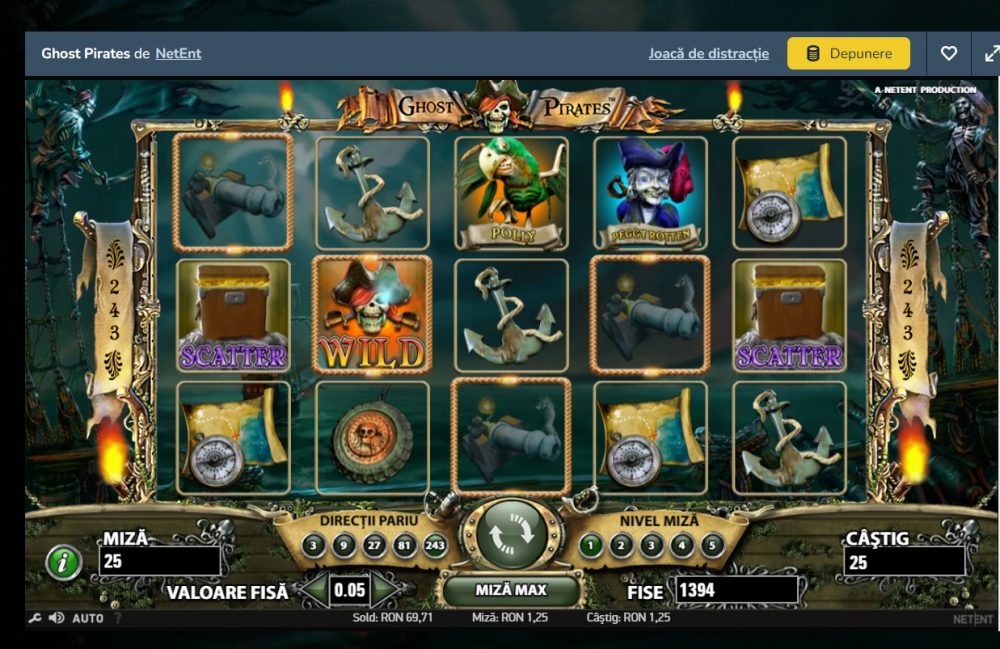Open the green info paytable button
The image size is (1000, 649).
[x=64, y=564]
